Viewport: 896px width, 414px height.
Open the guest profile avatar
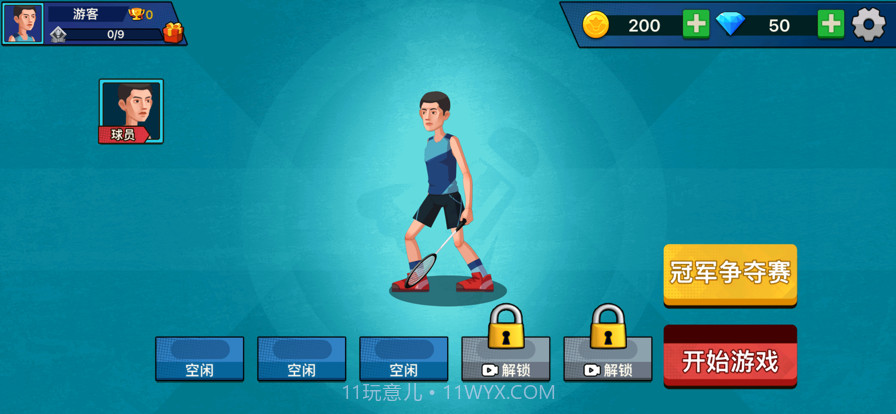coord(23,24)
